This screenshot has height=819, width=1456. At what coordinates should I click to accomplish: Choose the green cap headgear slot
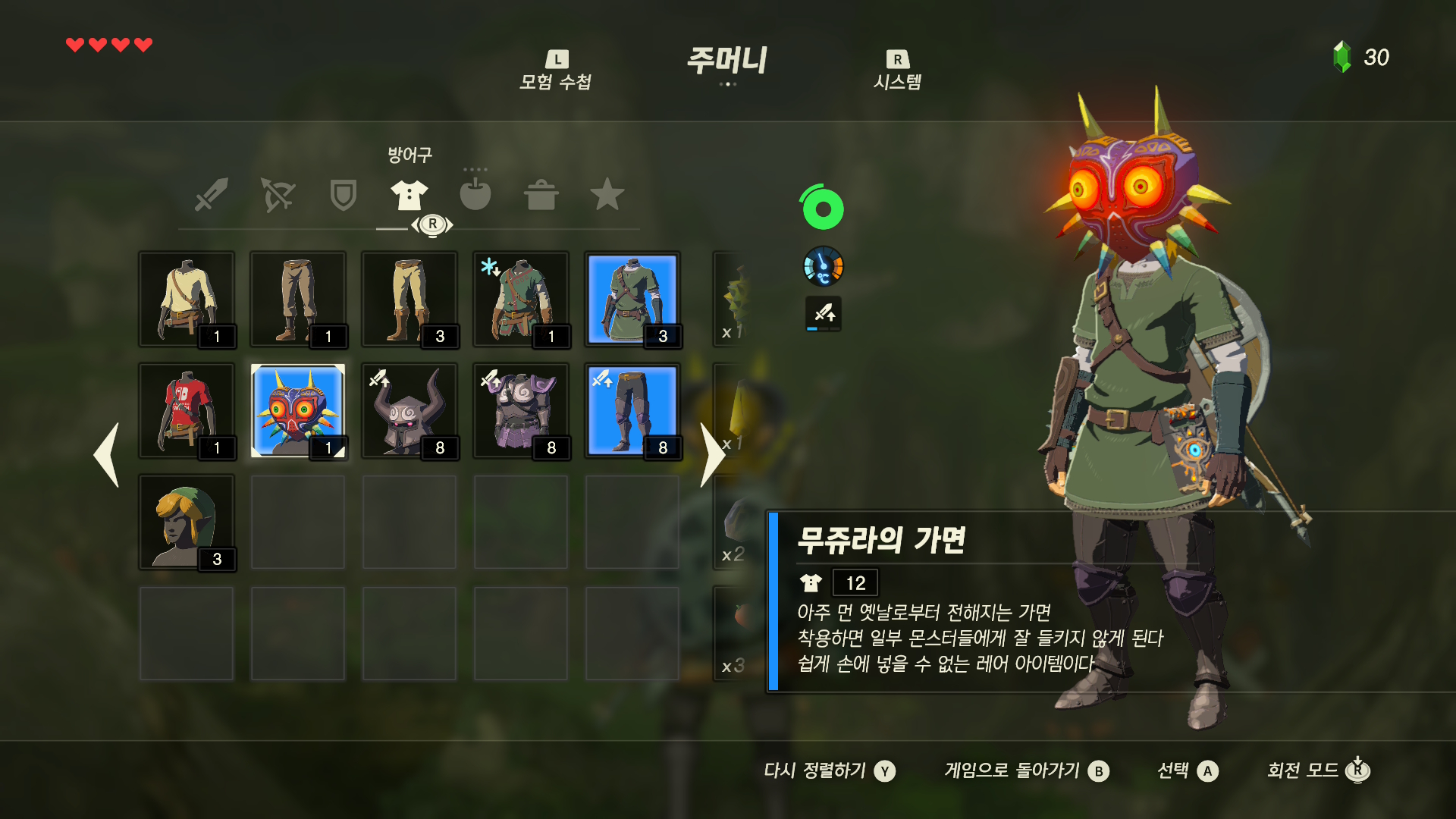click(187, 522)
